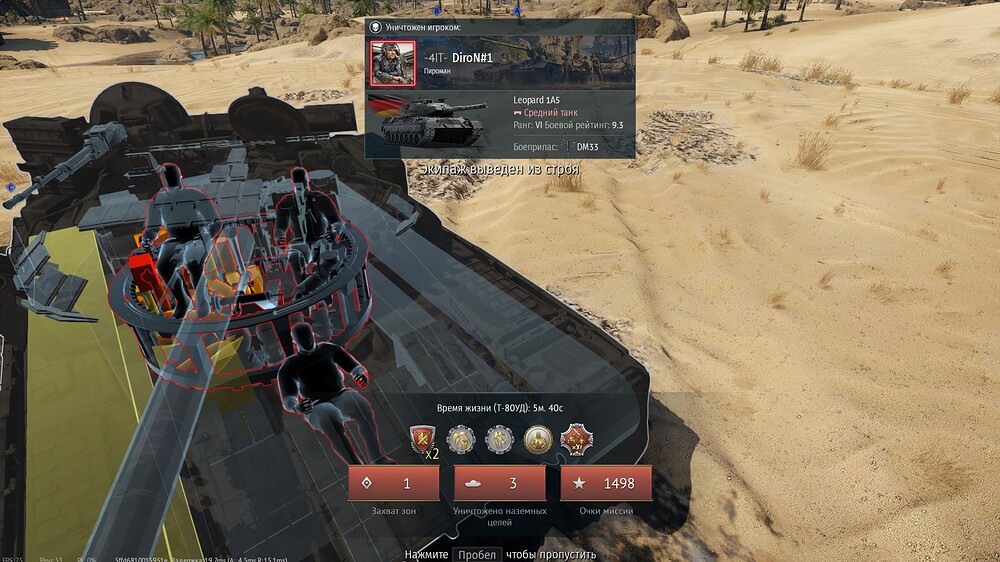Choose the red cross-shaped award badge
The width and height of the screenshot is (1000, 562).
coord(576,438)
